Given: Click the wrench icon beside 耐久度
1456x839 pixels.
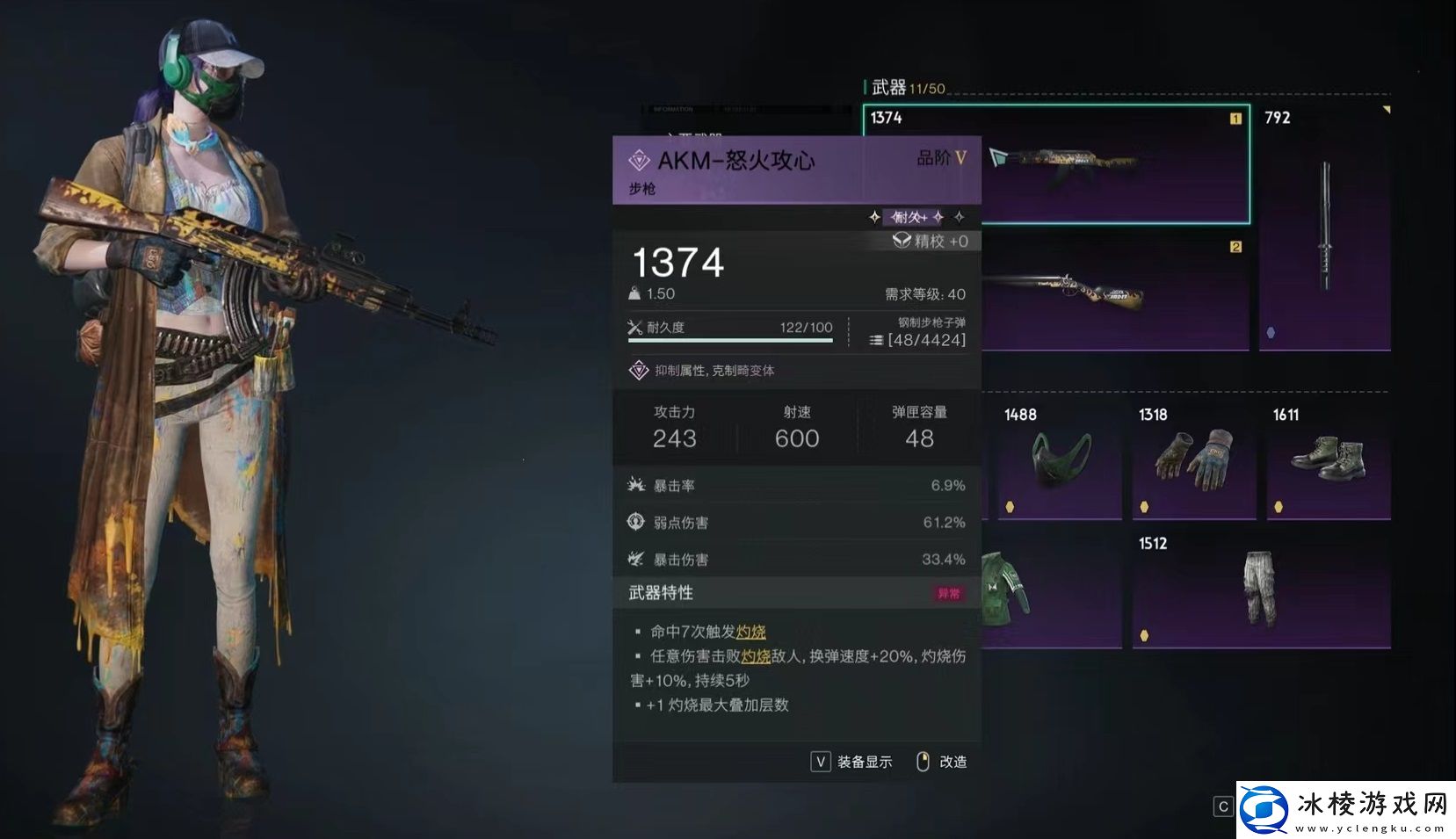Looking at the screenshot, I should tap(634, 327).
